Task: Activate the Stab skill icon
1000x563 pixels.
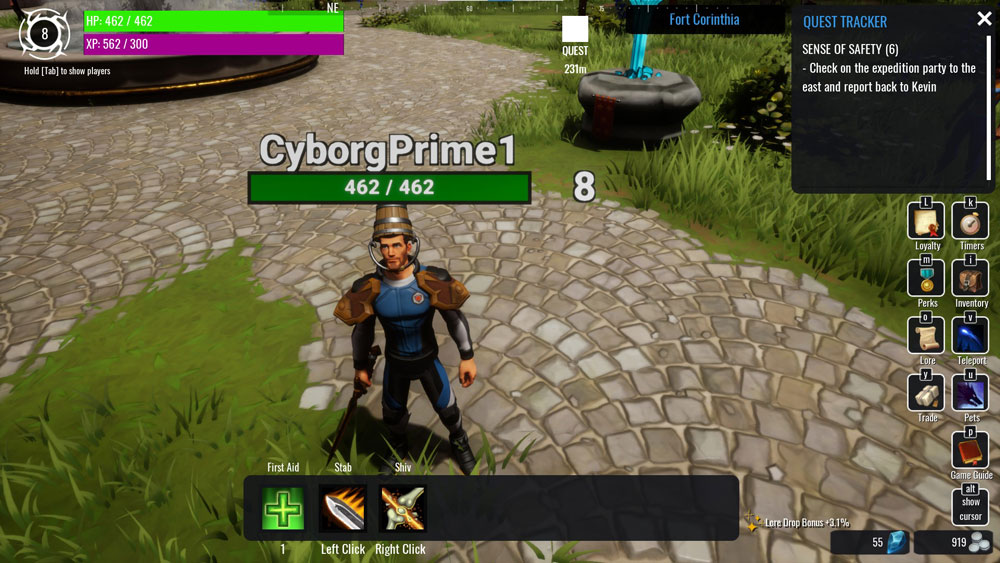Action: coord(343,509)
